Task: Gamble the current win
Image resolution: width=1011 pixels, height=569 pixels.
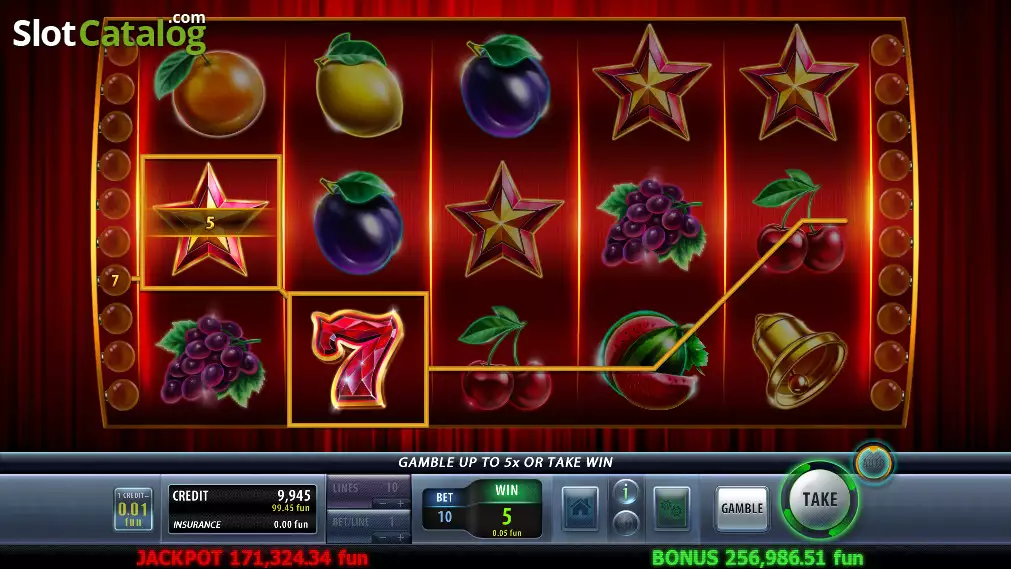Action: tap(742, 508)
